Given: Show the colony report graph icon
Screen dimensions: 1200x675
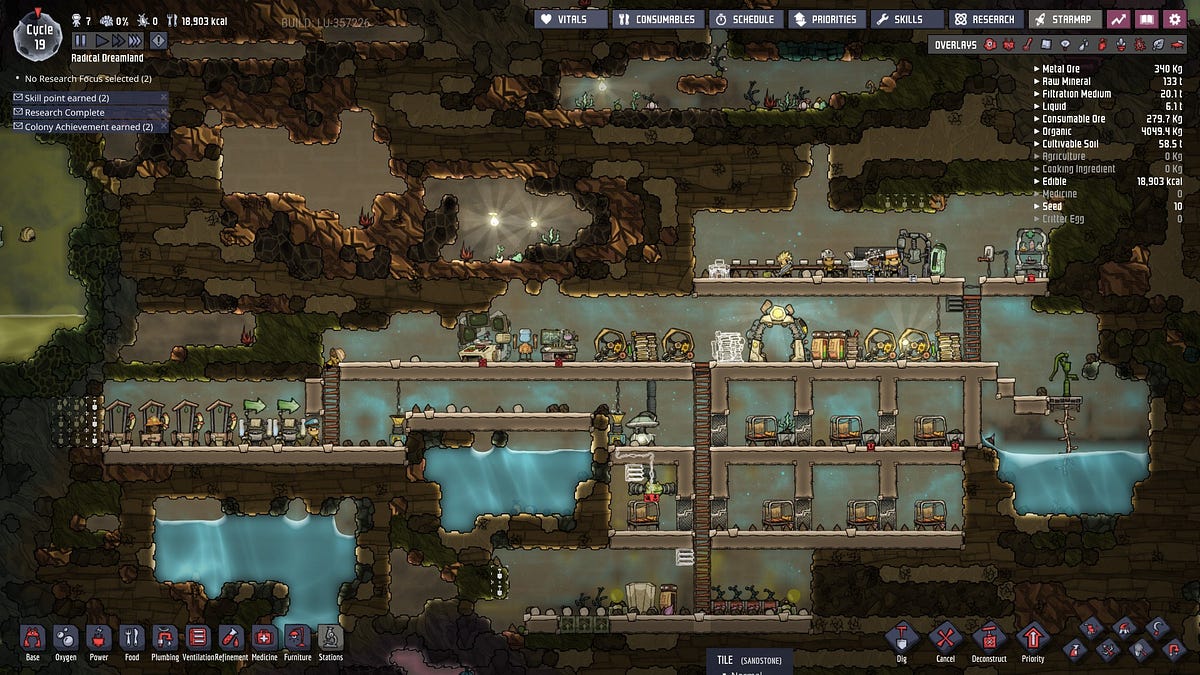Looking at the screenshot, I should tap(1119, 19).
